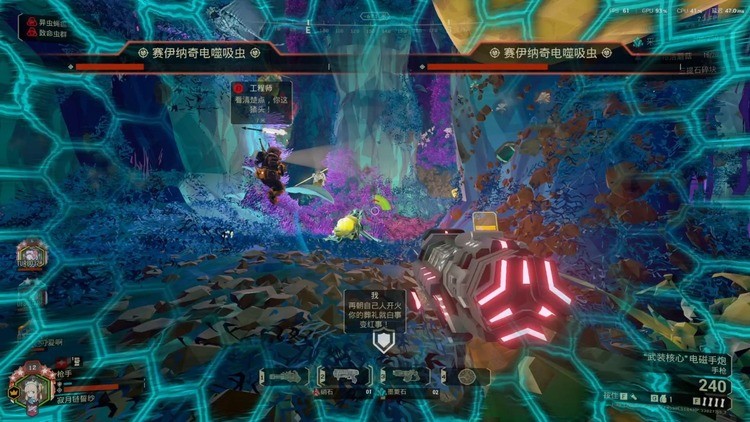This screenshot has width=750, height=422.
Task: Click the white shield icon under the chat bubble
Action: pyautogui.click(x=383, y=341)
